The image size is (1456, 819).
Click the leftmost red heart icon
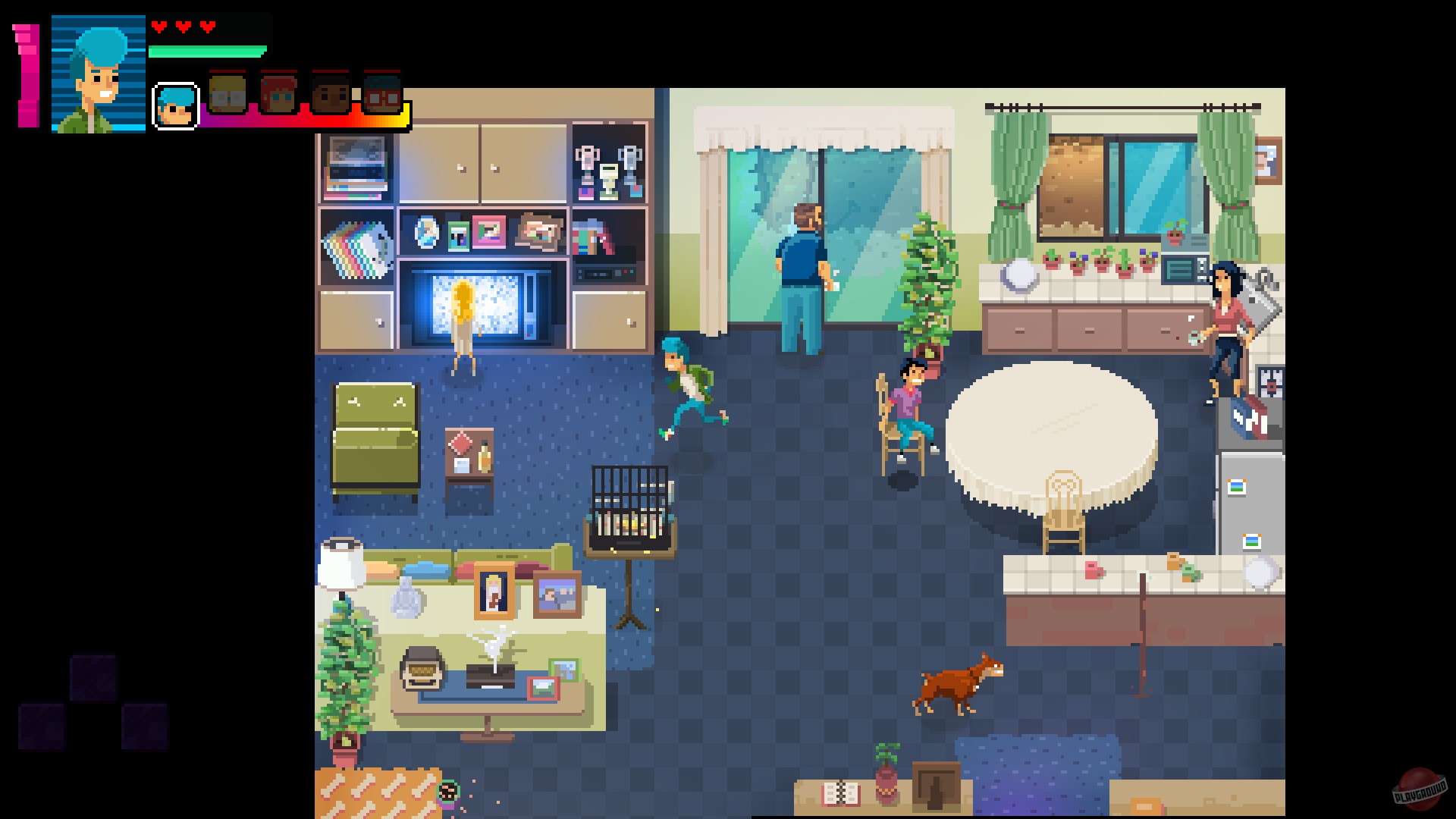tap(158, 27)
